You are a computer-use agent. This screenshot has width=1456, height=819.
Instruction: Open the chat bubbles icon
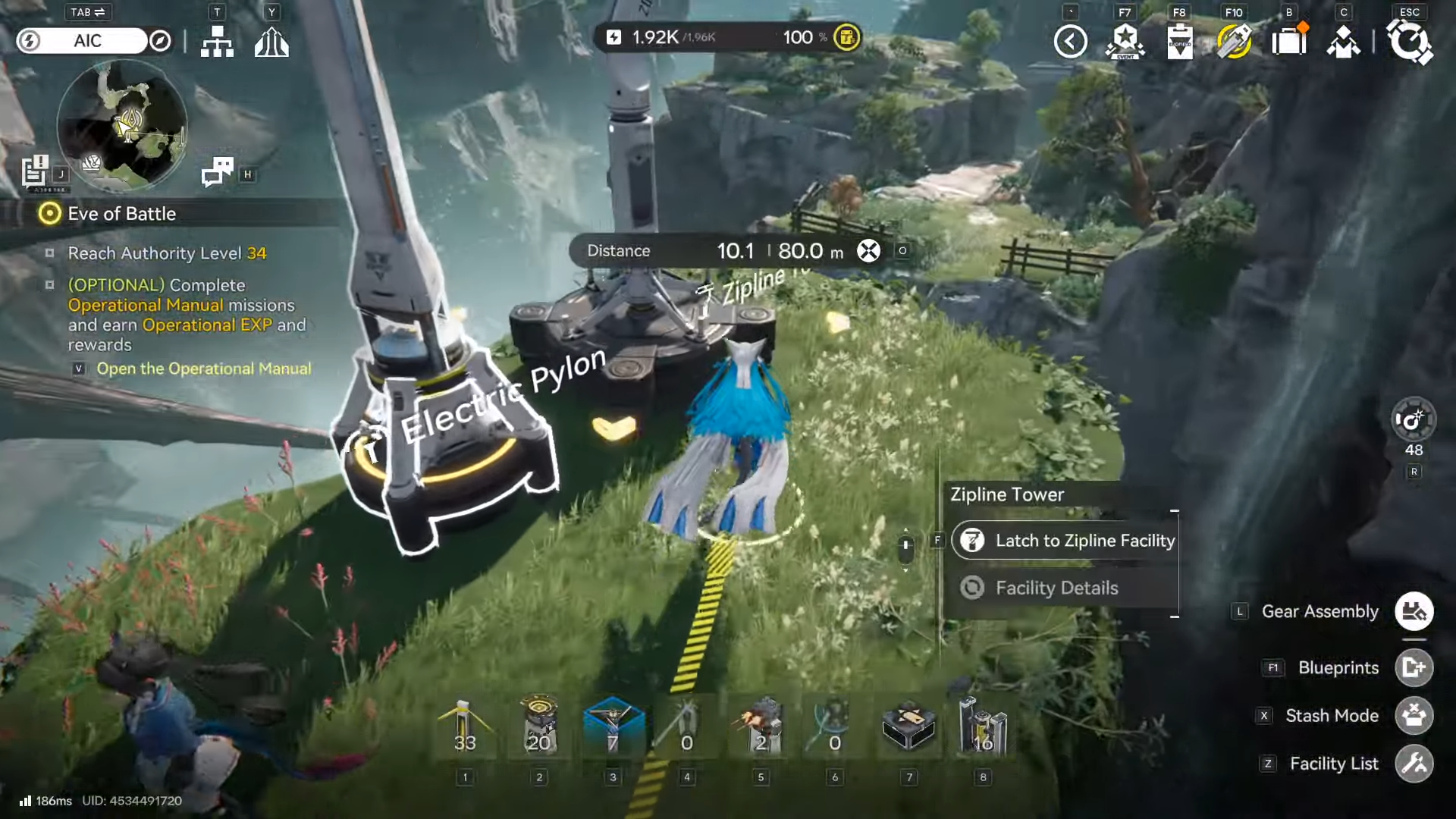217,172
